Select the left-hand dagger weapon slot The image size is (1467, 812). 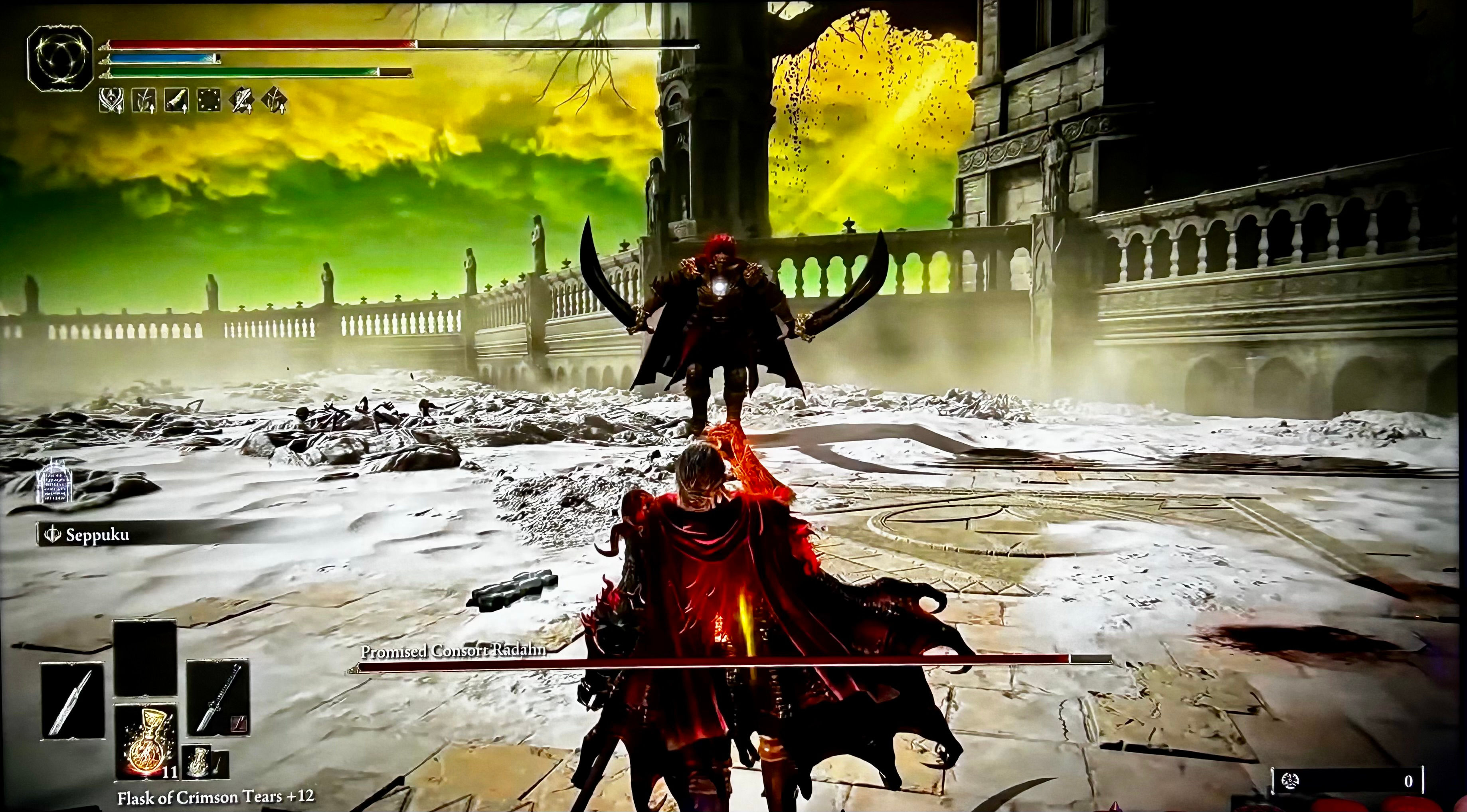(73, 701)
